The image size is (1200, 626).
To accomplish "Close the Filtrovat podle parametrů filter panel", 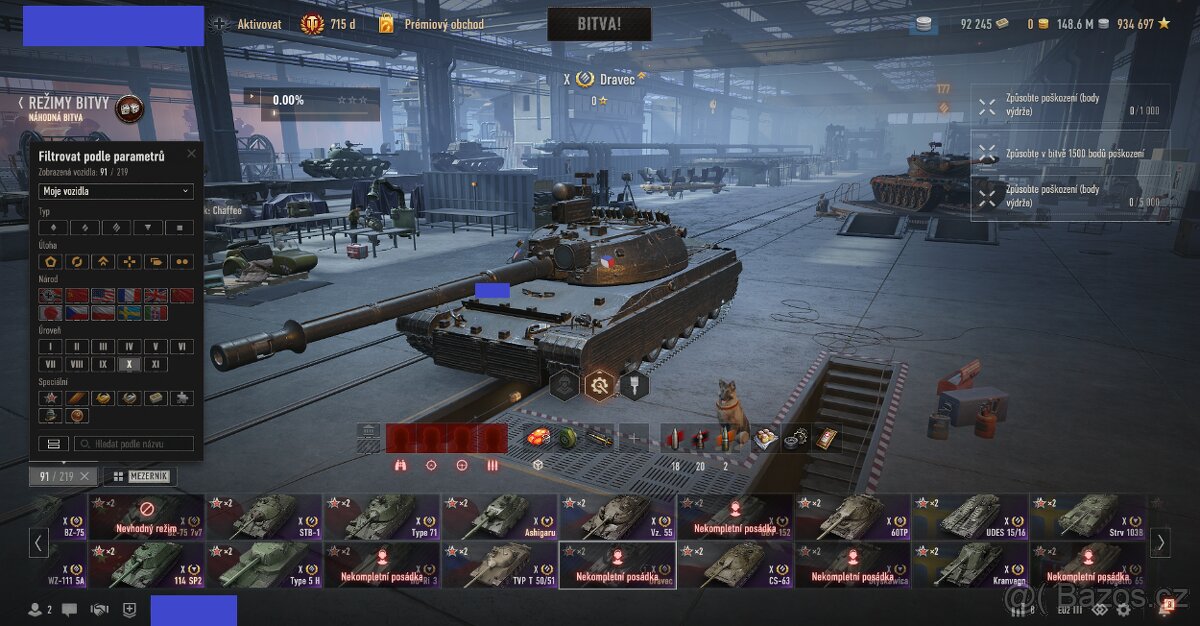I will coord(190,156).
